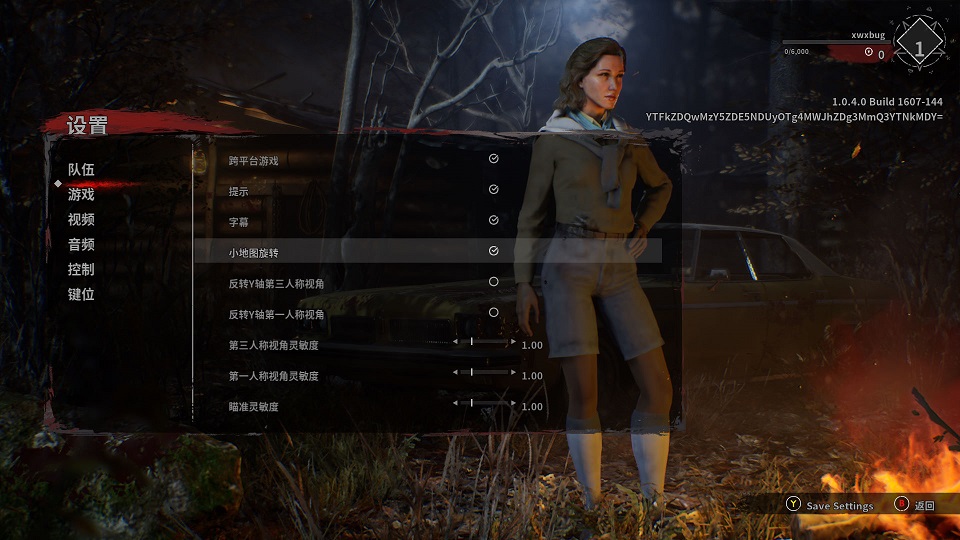
Task: Tick the 反转Y轴第一人称视角 checkbox
Action: [493, 313]
